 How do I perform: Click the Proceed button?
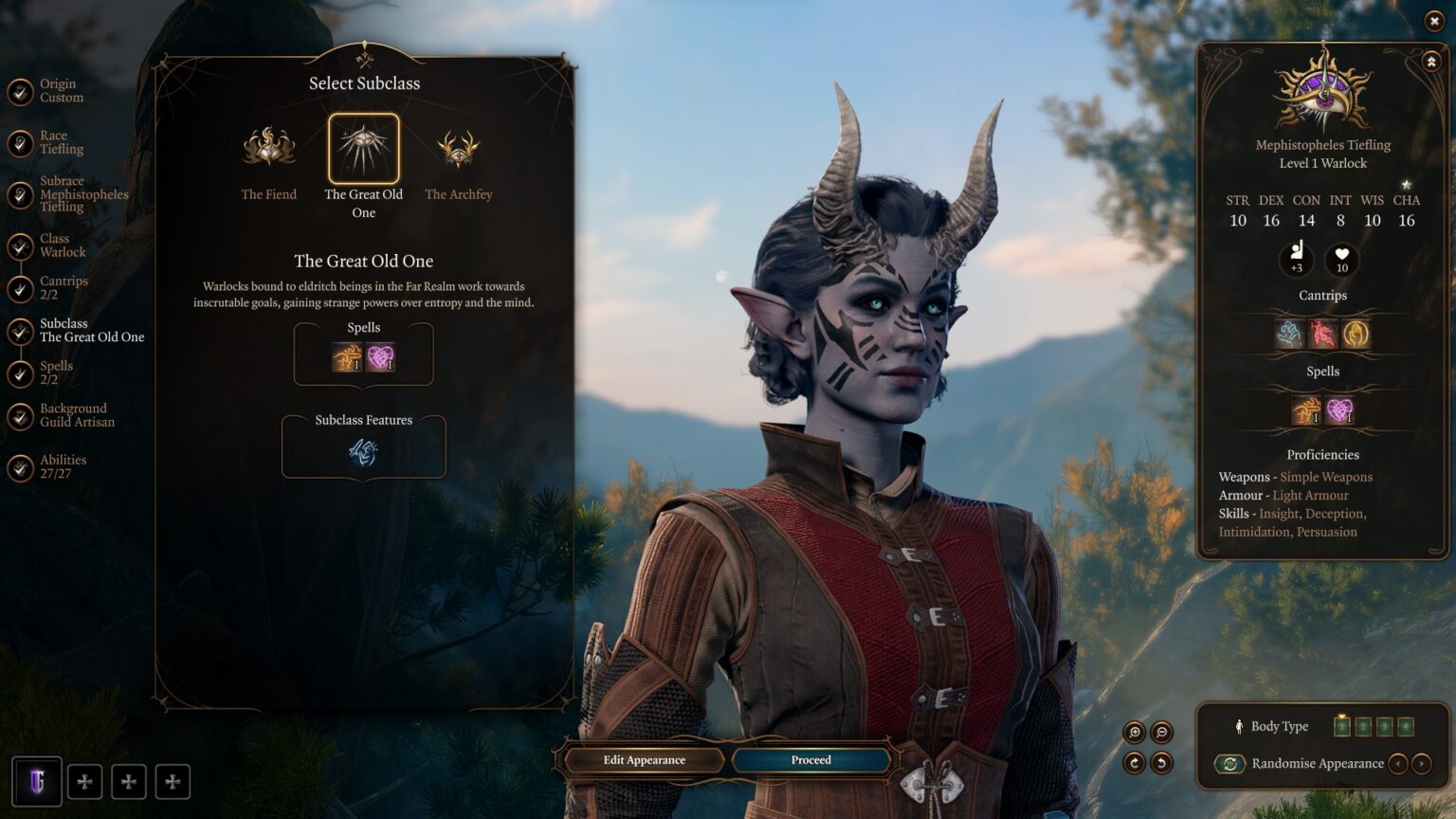pos(810,759)
